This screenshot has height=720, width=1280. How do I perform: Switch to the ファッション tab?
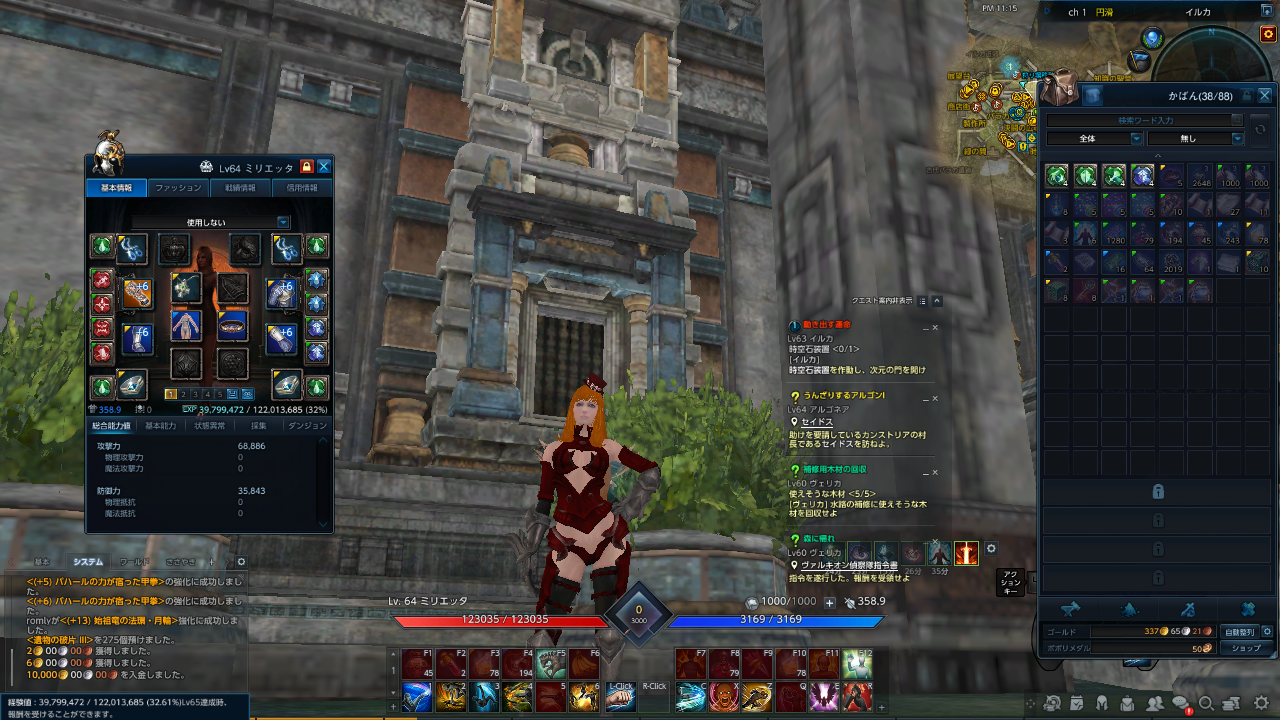point(179,187)
